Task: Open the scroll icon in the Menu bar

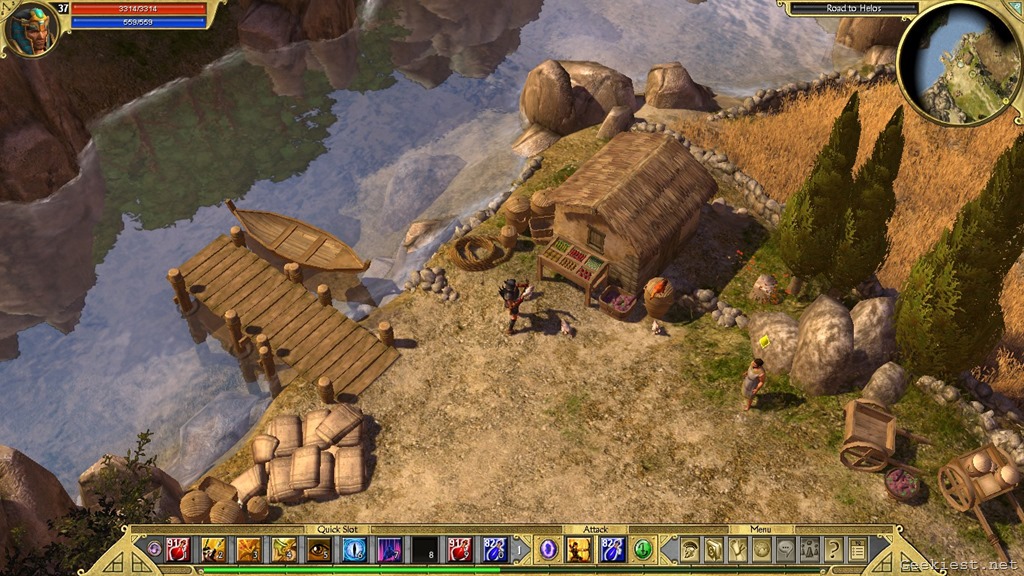Action: click(x=713, y=549)
